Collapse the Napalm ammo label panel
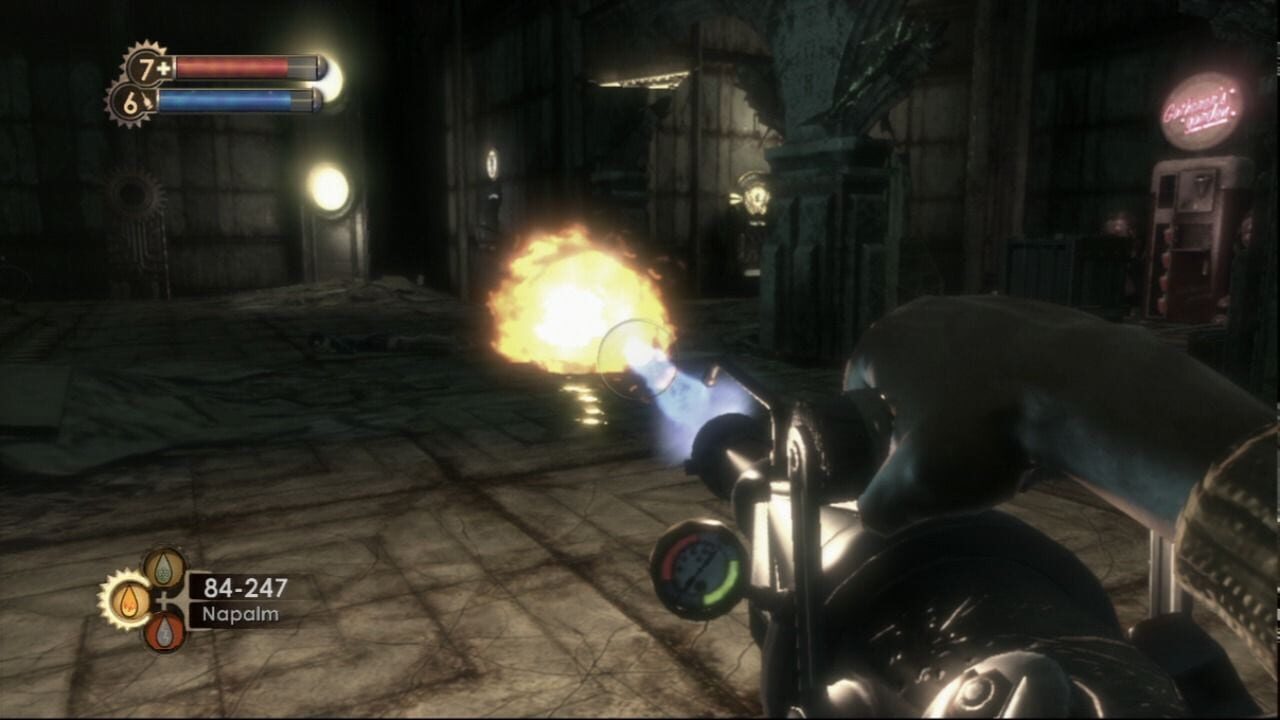The height and width of the screenshot is (720, 1280). [240, 612]
